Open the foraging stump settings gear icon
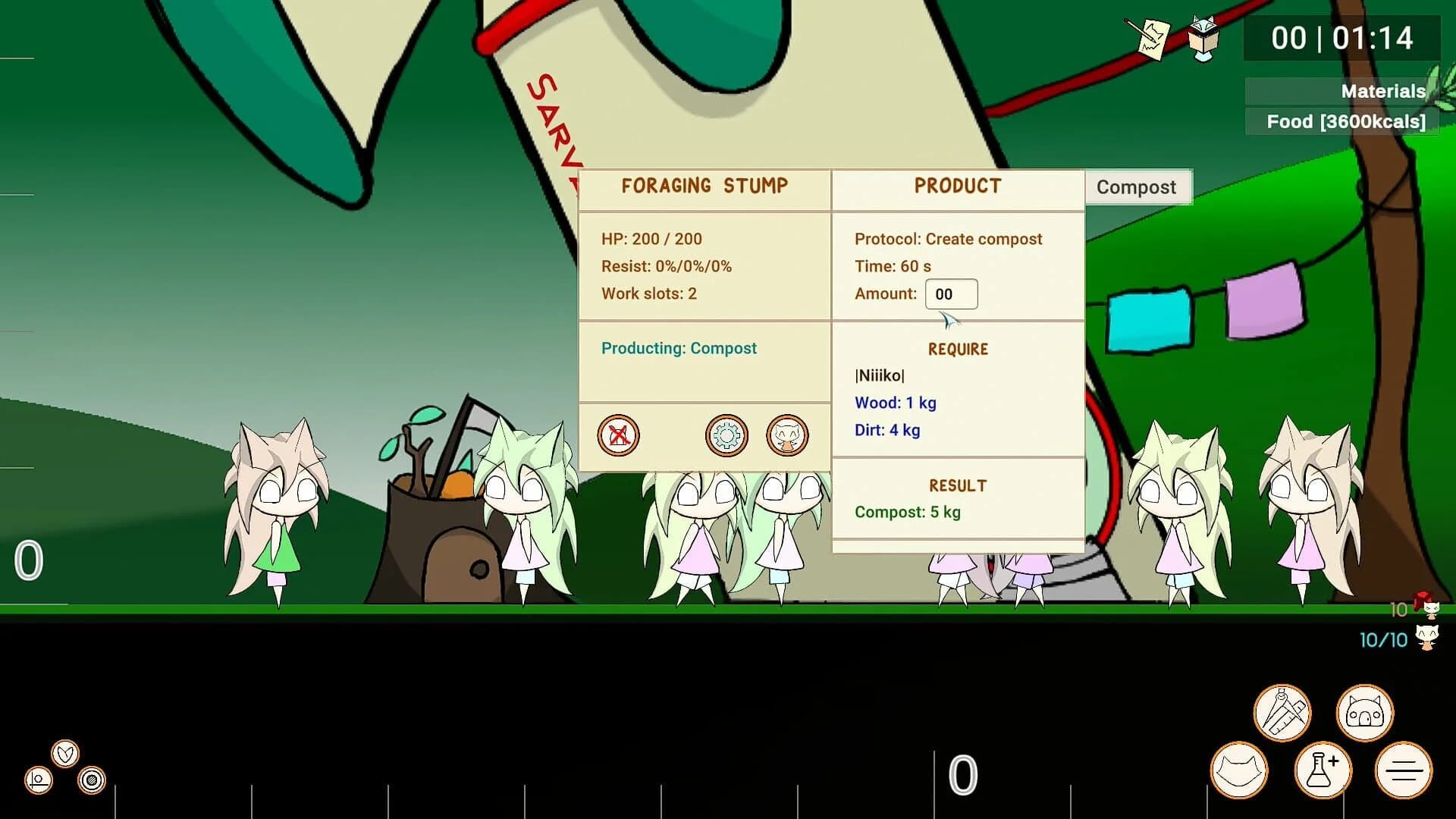The width and height of the screenshot is (1456, 819). tap(728, 436)
